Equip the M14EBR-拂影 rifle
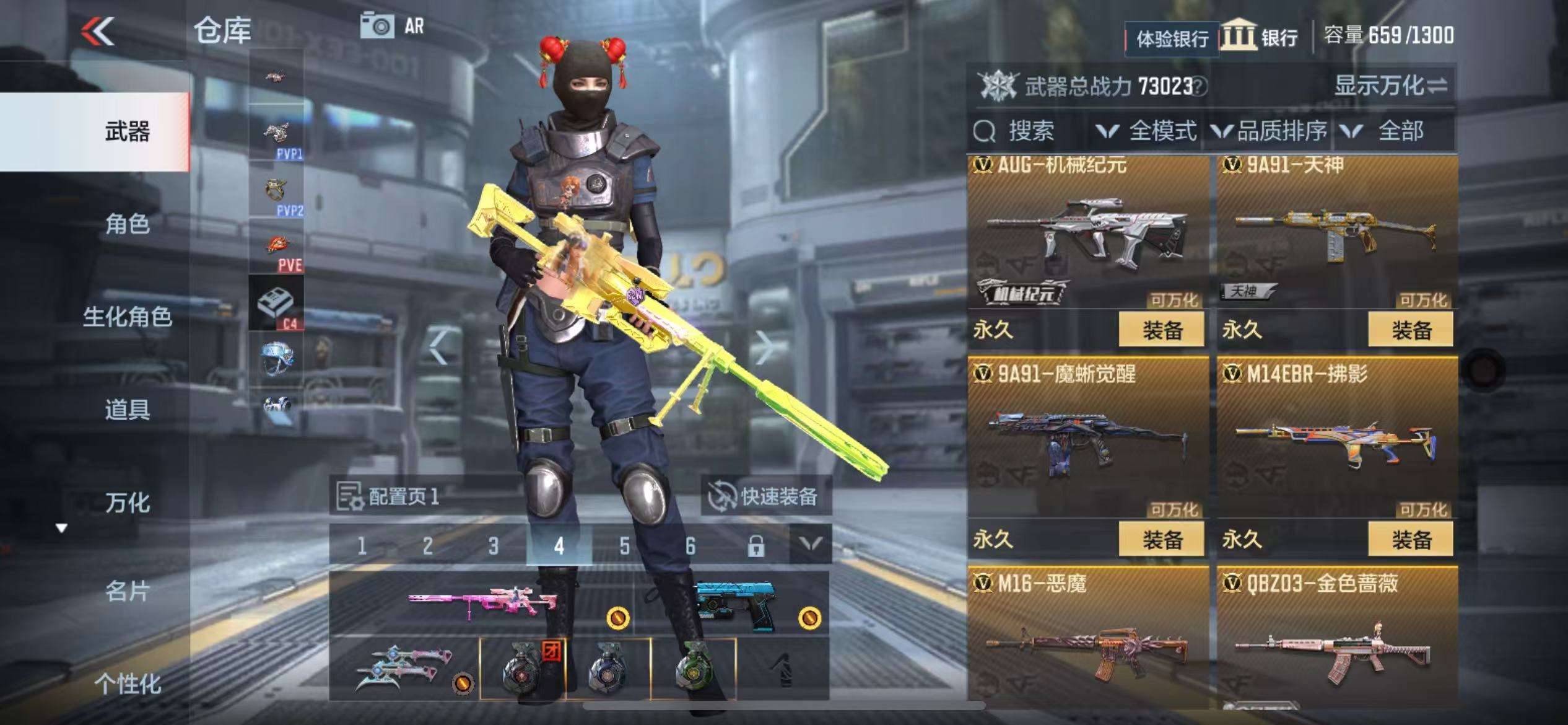 tap(1410, 540)
